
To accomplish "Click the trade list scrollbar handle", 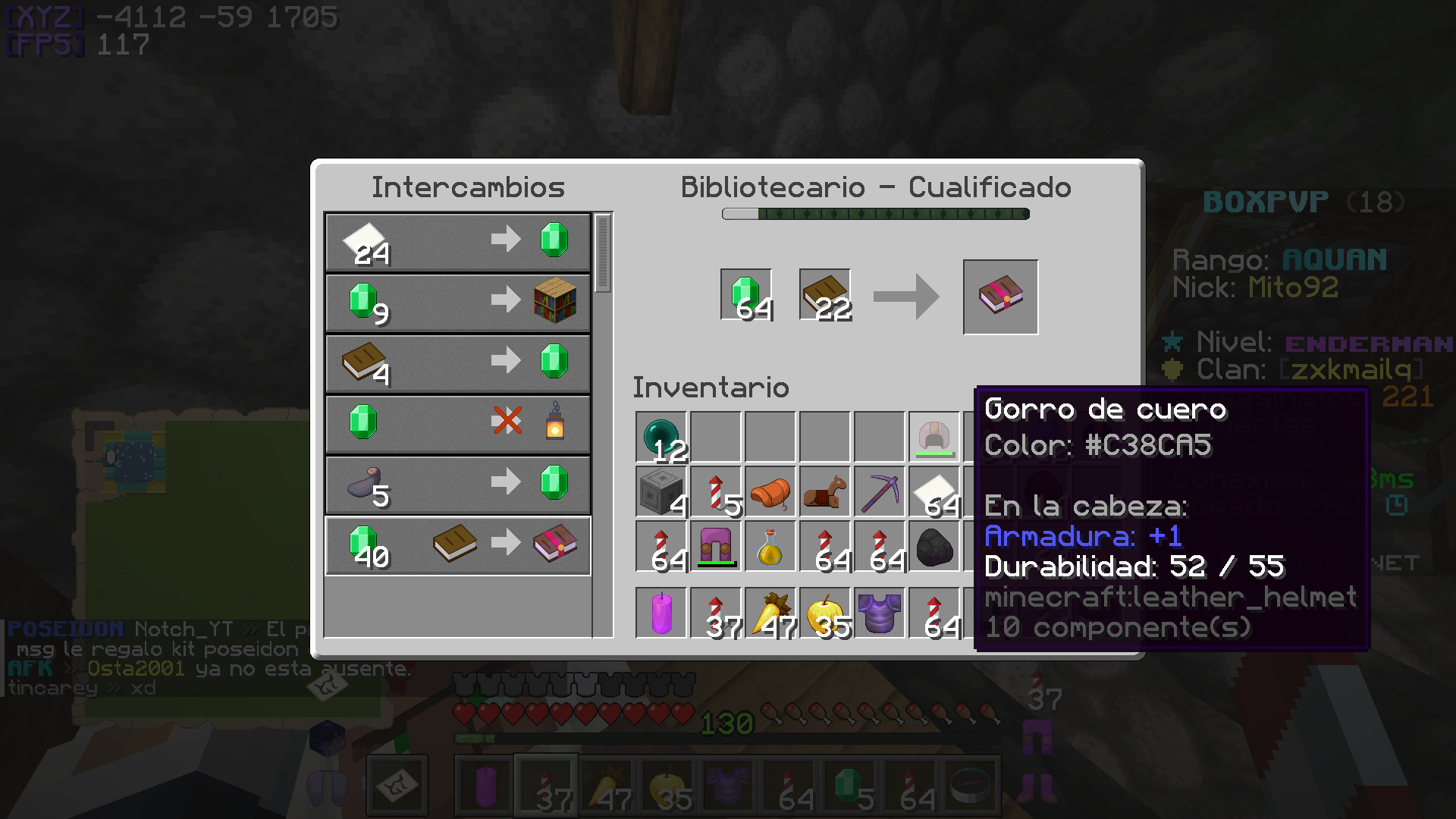I will (603, 254).
